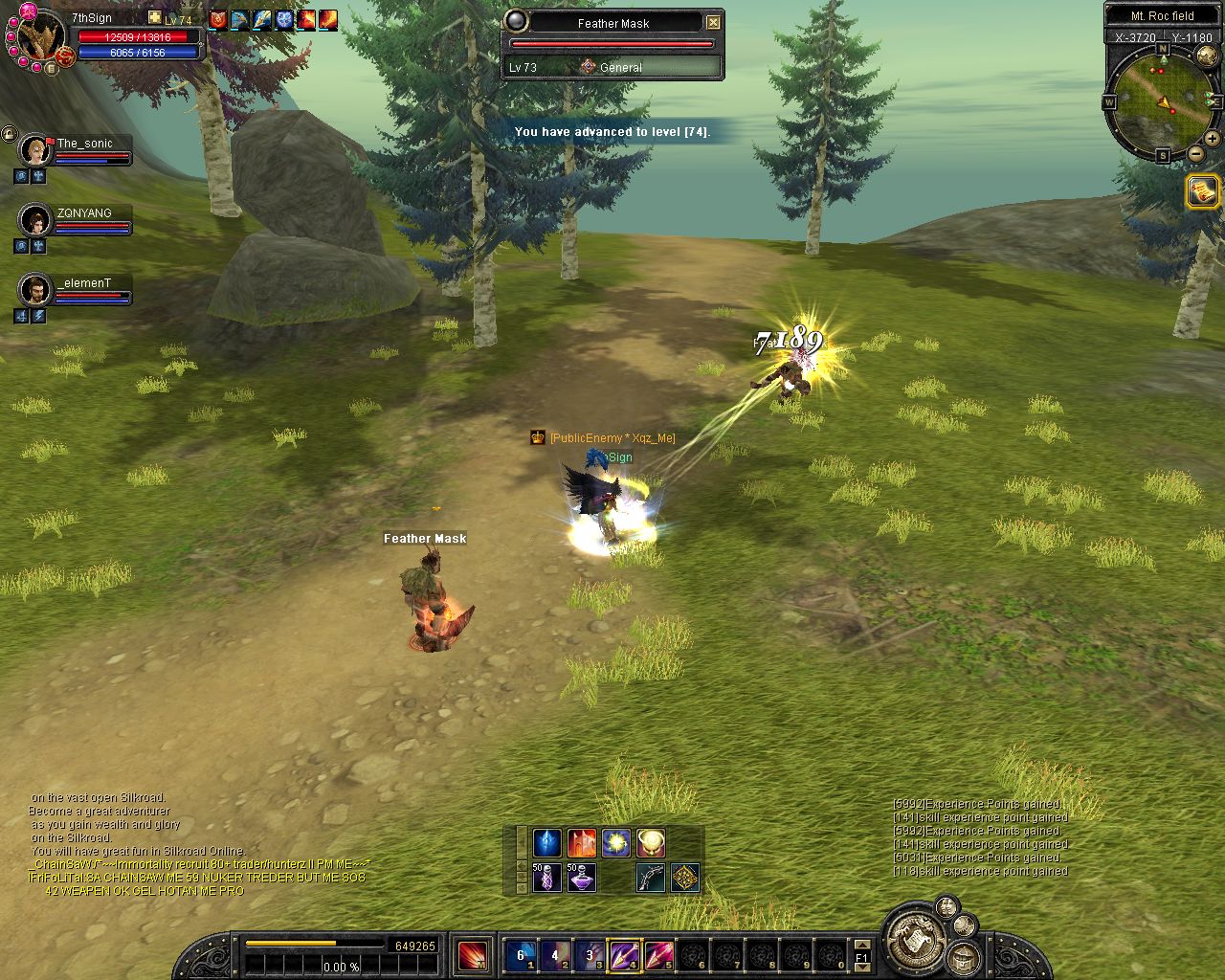The height and width of the screenshot is (980, 1225).
Task: Use the bow item in quick slot
Action: pyautogui.click(x=651, y=877)
